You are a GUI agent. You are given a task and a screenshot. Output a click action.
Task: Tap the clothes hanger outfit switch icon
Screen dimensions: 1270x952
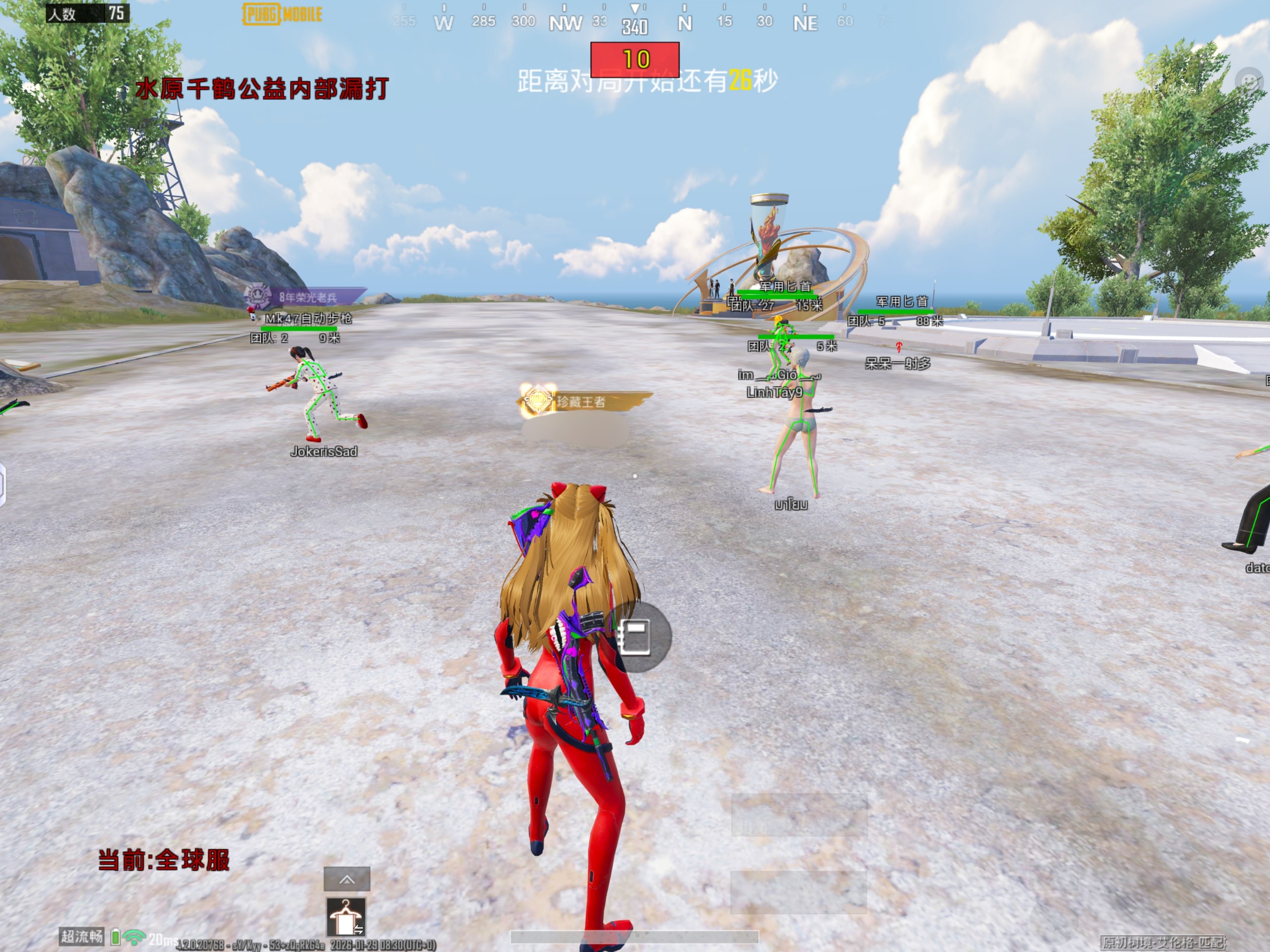point(346,916)
